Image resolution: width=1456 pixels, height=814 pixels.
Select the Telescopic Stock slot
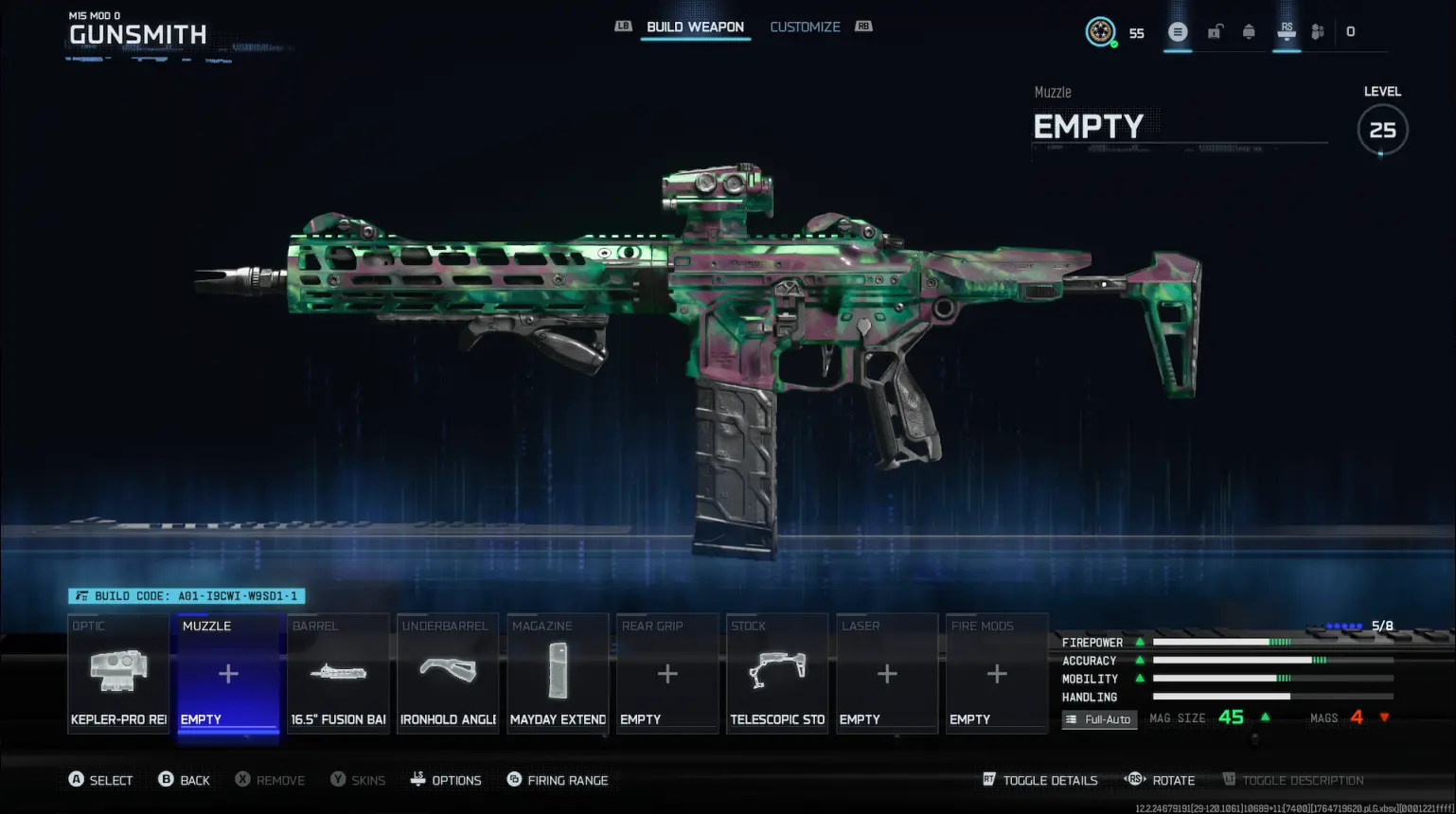click(777, 673)
